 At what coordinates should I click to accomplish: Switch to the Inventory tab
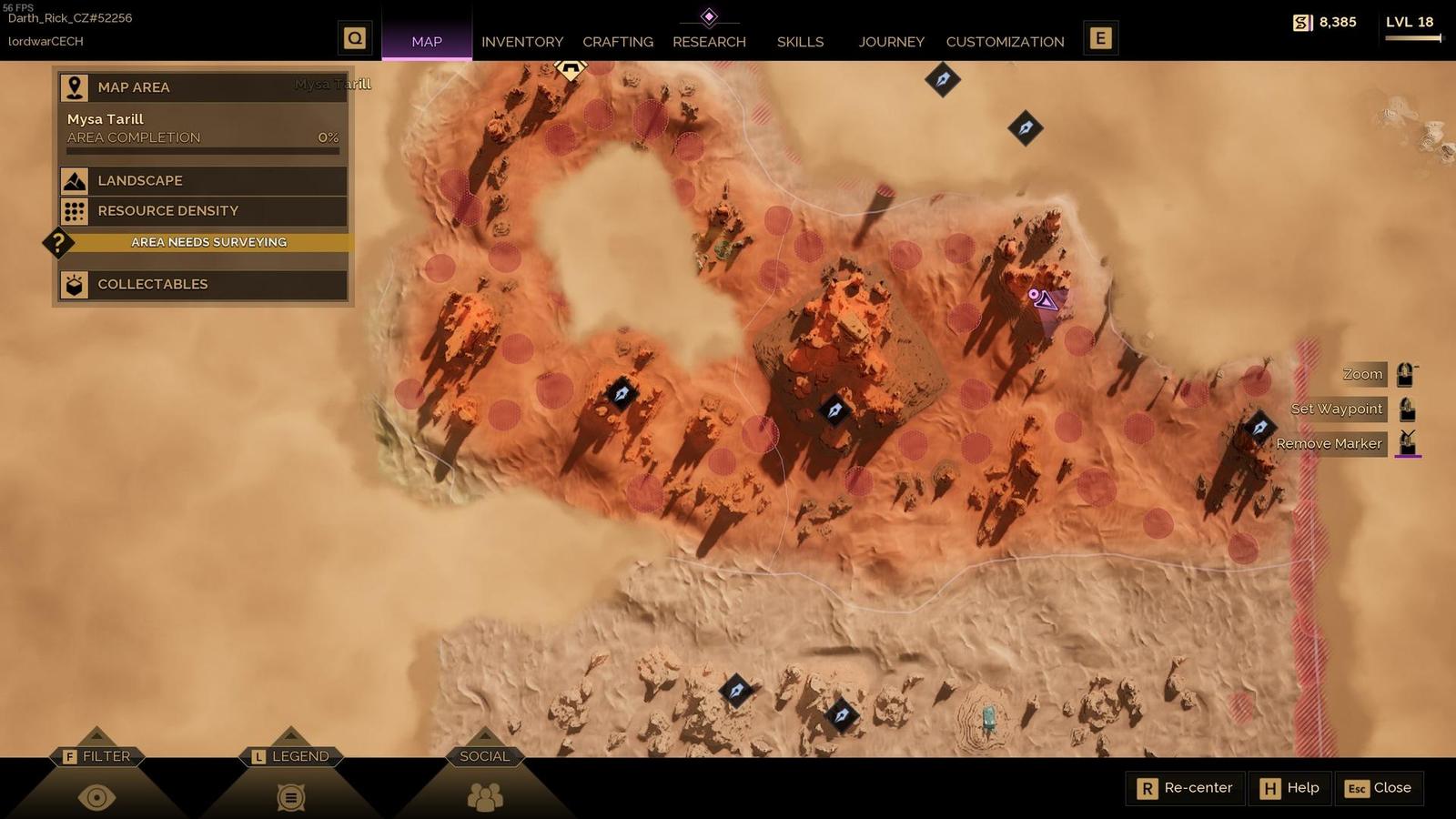[x=522, y=41]
